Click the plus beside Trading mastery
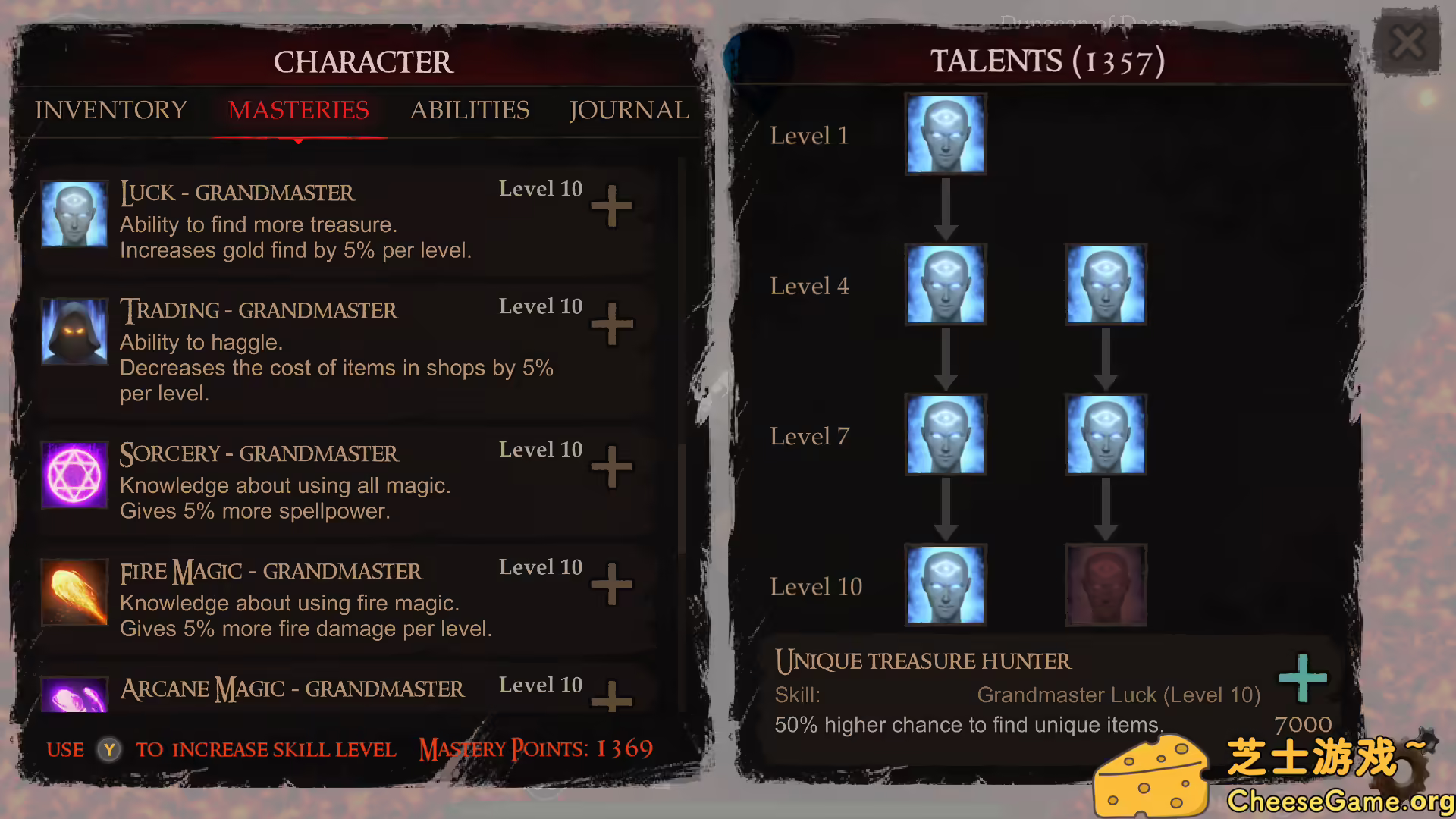 click(613, 324)
